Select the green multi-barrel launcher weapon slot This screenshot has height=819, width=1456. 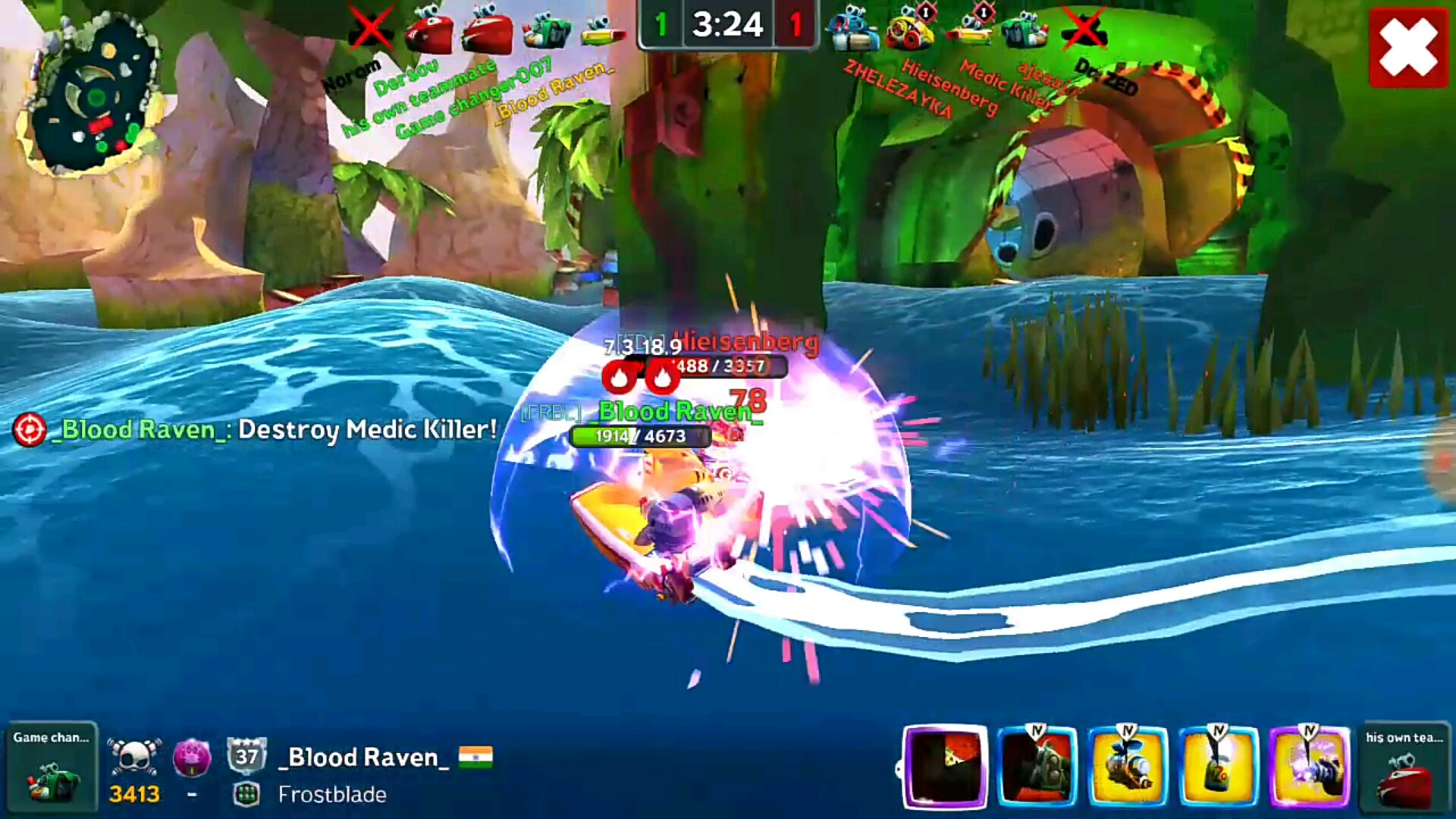pyautogui.click(x=1037, y=766)
